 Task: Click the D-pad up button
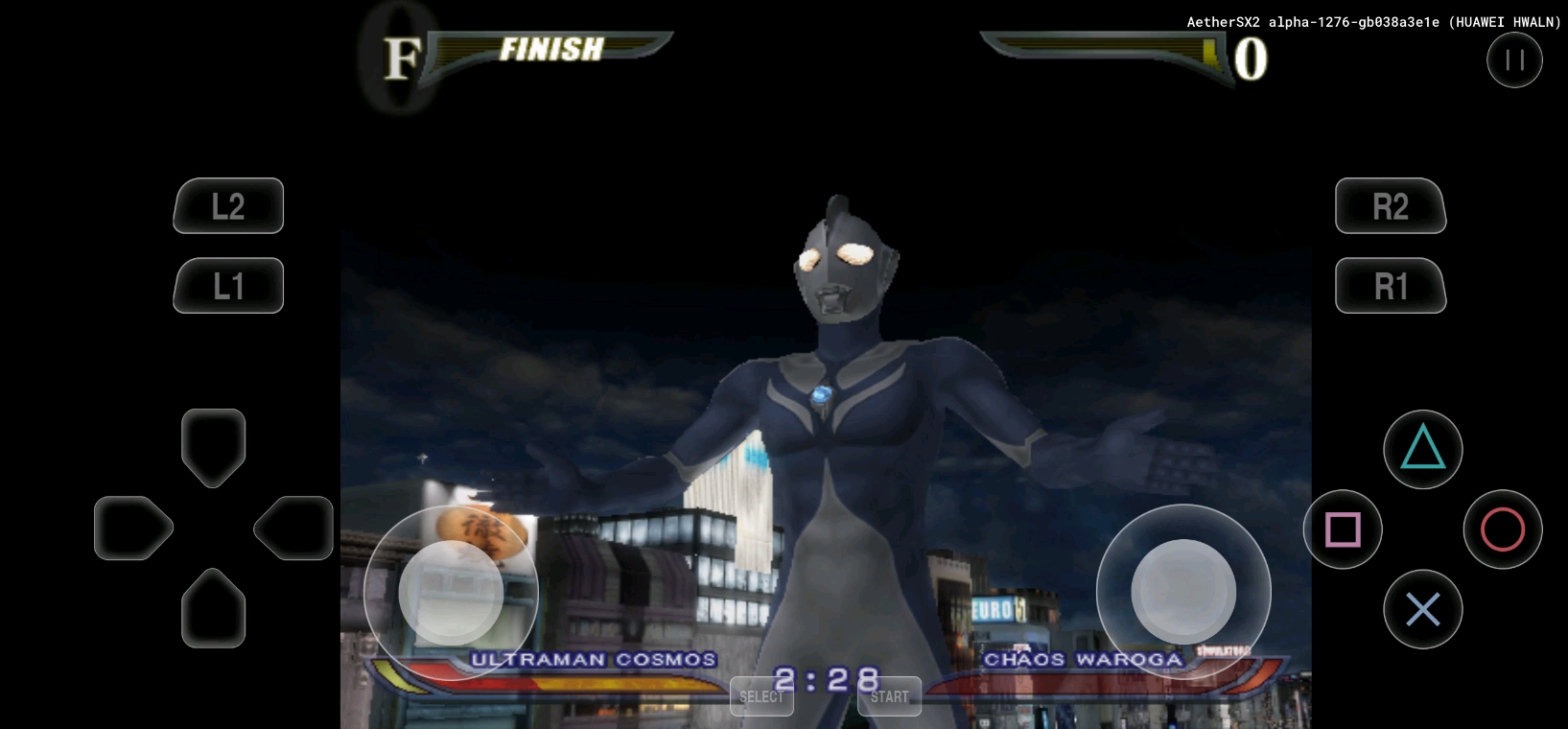tap(213, 446)
